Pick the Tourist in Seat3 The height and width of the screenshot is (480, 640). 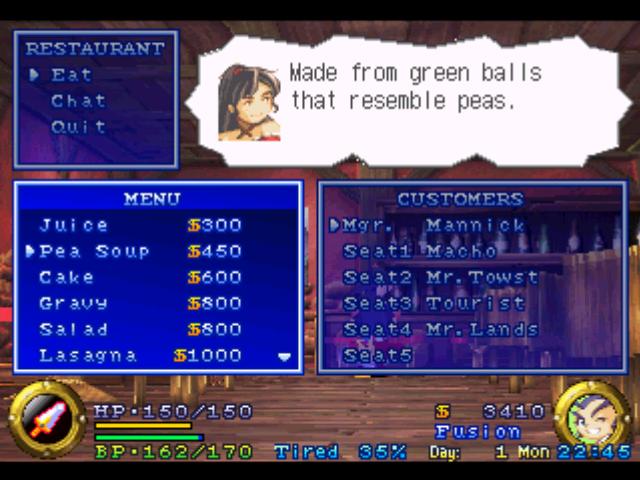(434, 303)
